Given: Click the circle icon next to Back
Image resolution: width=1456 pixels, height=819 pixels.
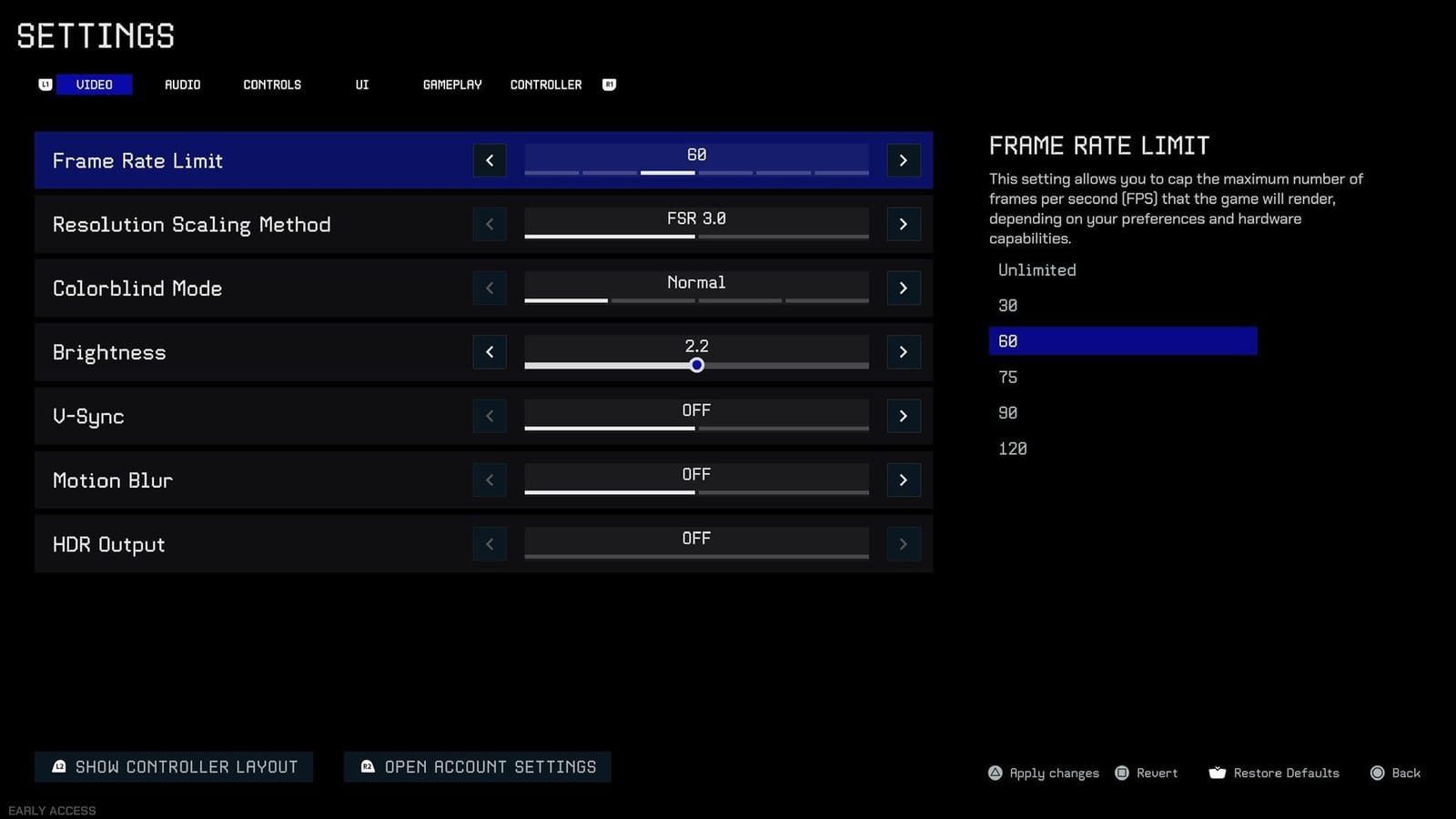Looking at the screenshot, I should point(1377,773).
